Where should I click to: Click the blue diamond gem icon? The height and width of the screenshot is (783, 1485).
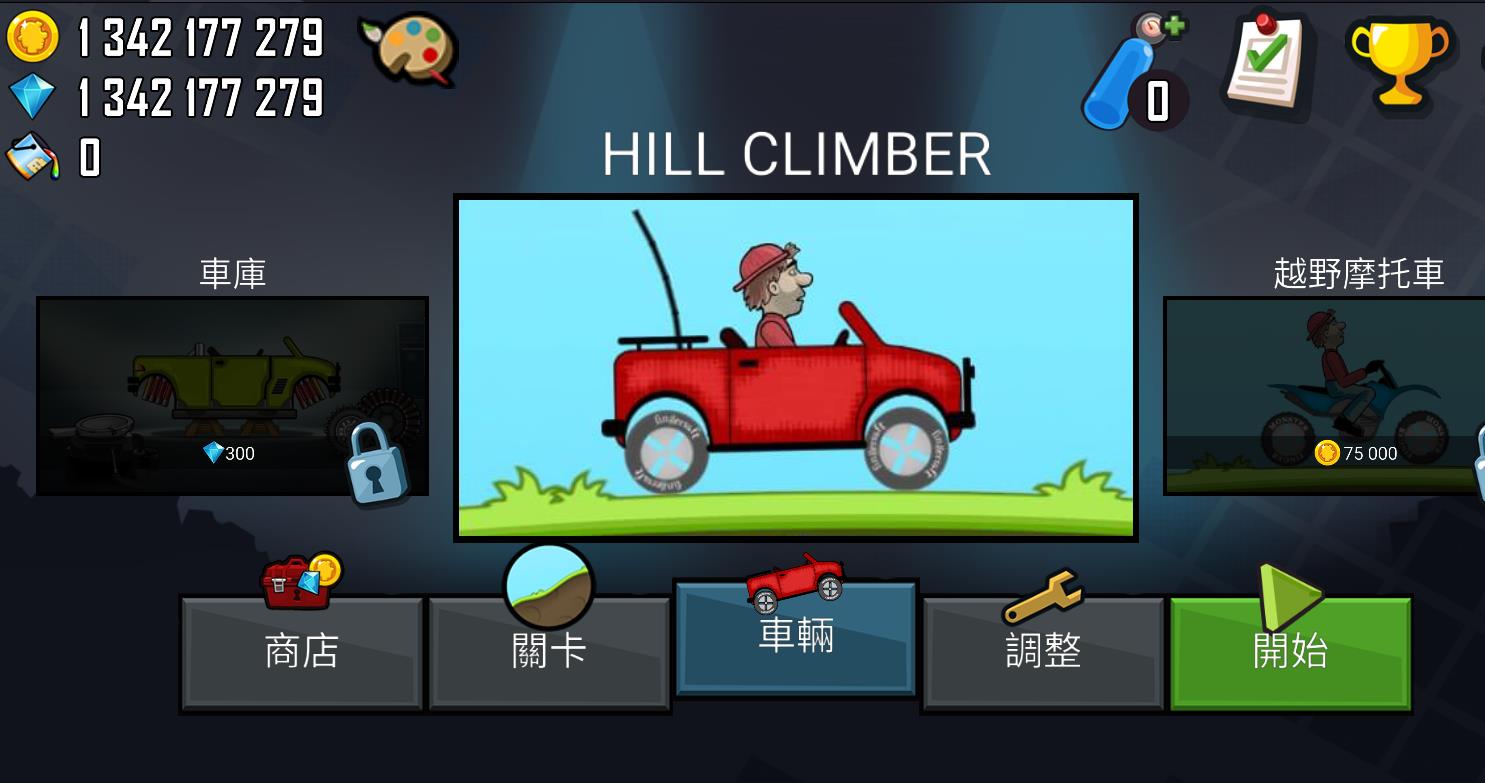click(33, 97)
